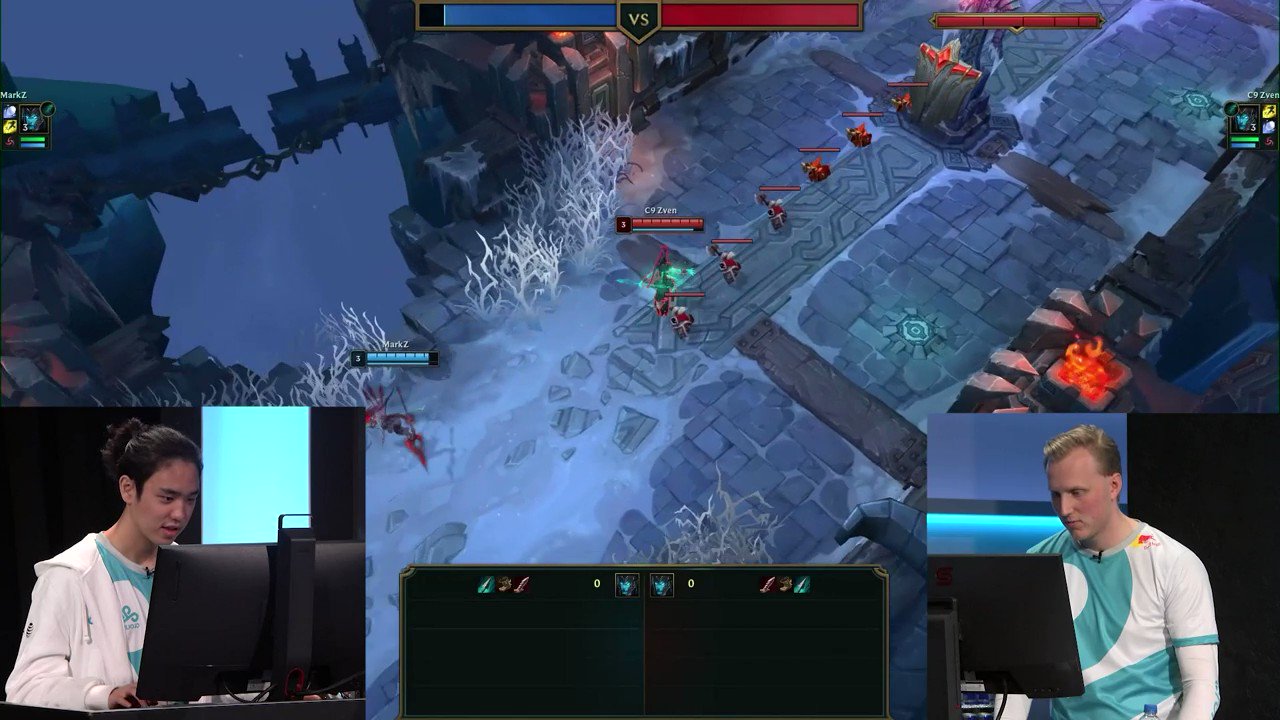1280x720 pixels.
Task: Click C9 Zven's nameplate above his champion
Action: coord(660,211)
